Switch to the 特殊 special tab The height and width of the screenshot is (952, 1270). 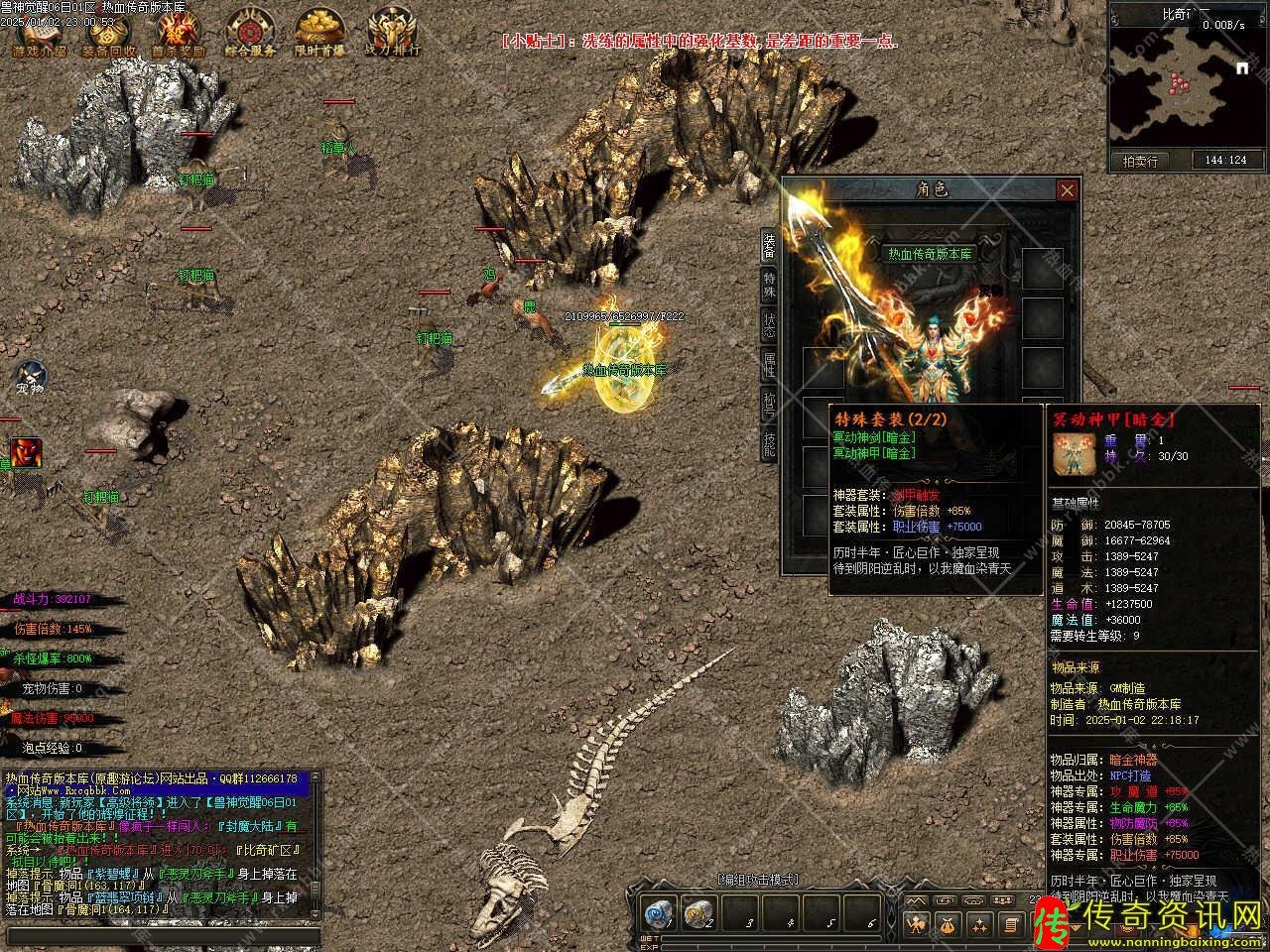[x=769, y=286]
